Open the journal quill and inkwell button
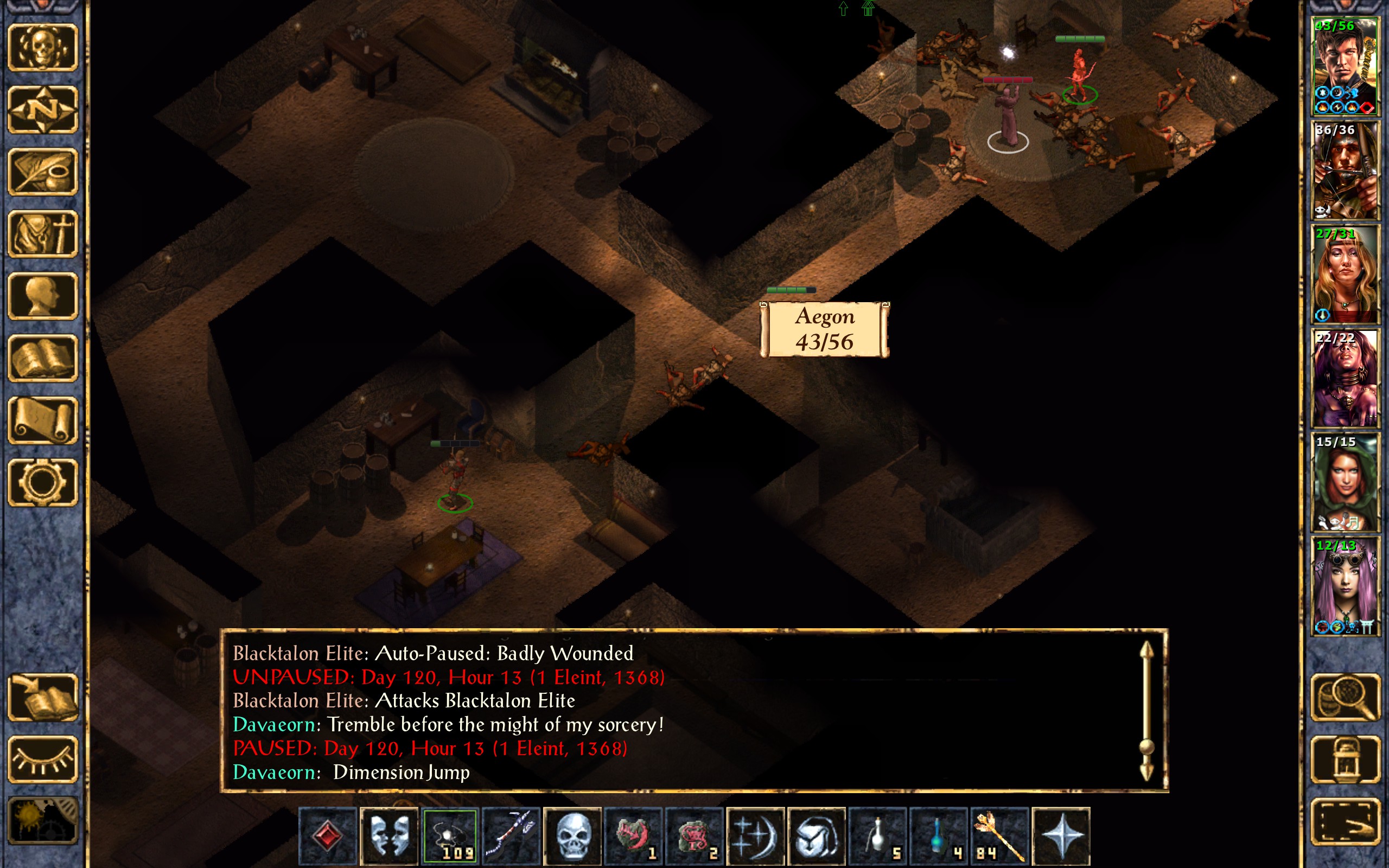Viewport: 1389px width, 868px height. click(42, 171)
